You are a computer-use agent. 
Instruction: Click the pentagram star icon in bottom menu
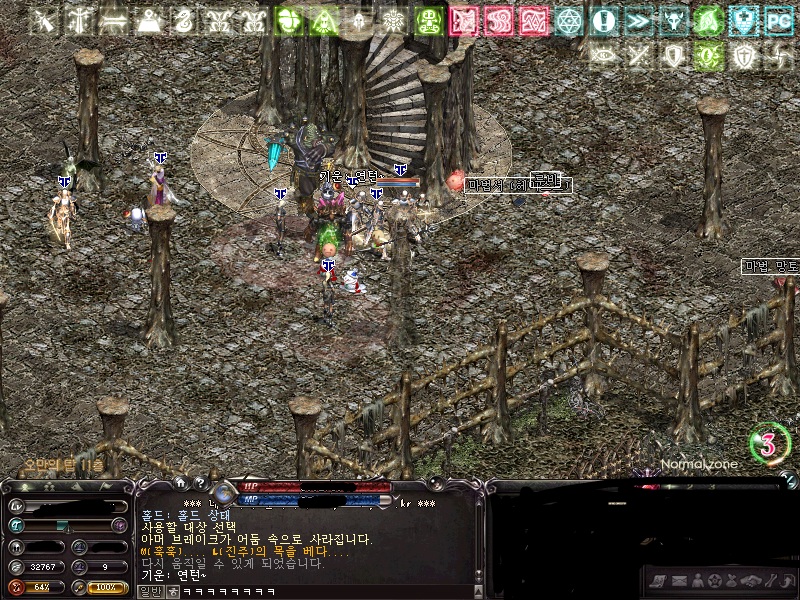715,580
